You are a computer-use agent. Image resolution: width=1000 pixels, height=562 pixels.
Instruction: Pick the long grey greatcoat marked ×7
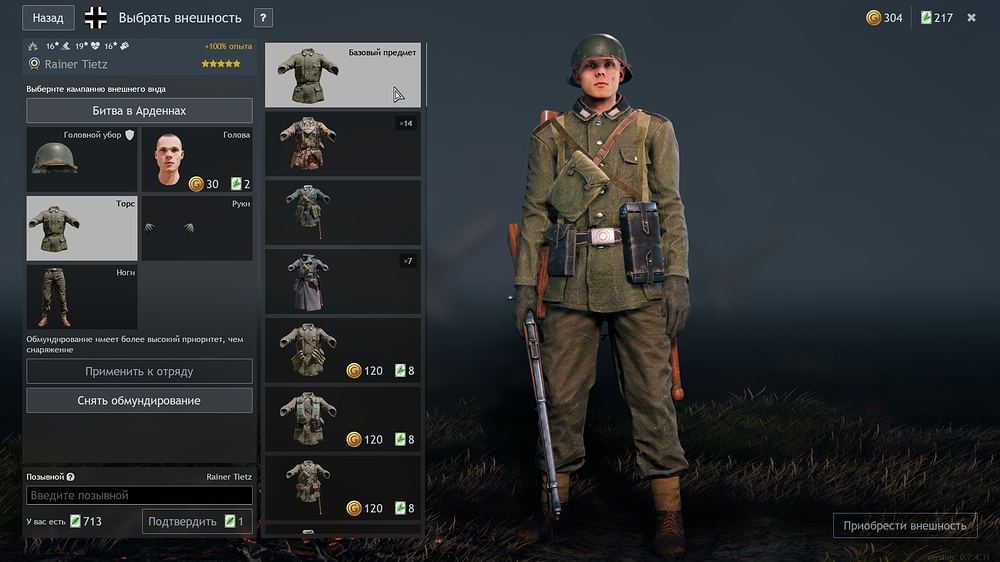343,282
